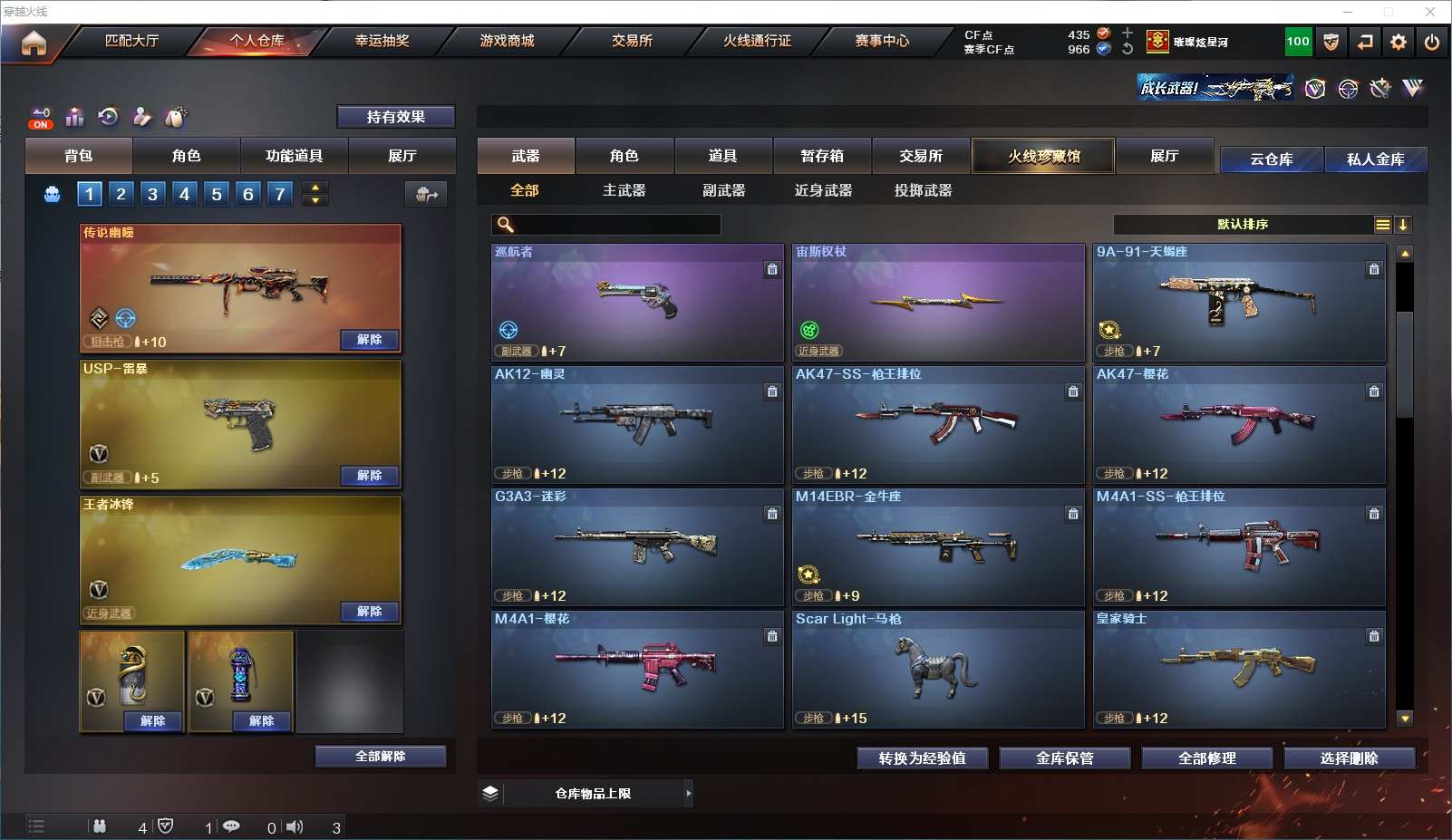Click the home icon button
This screenshot has height=840, width=1452.
click(34, 43)
